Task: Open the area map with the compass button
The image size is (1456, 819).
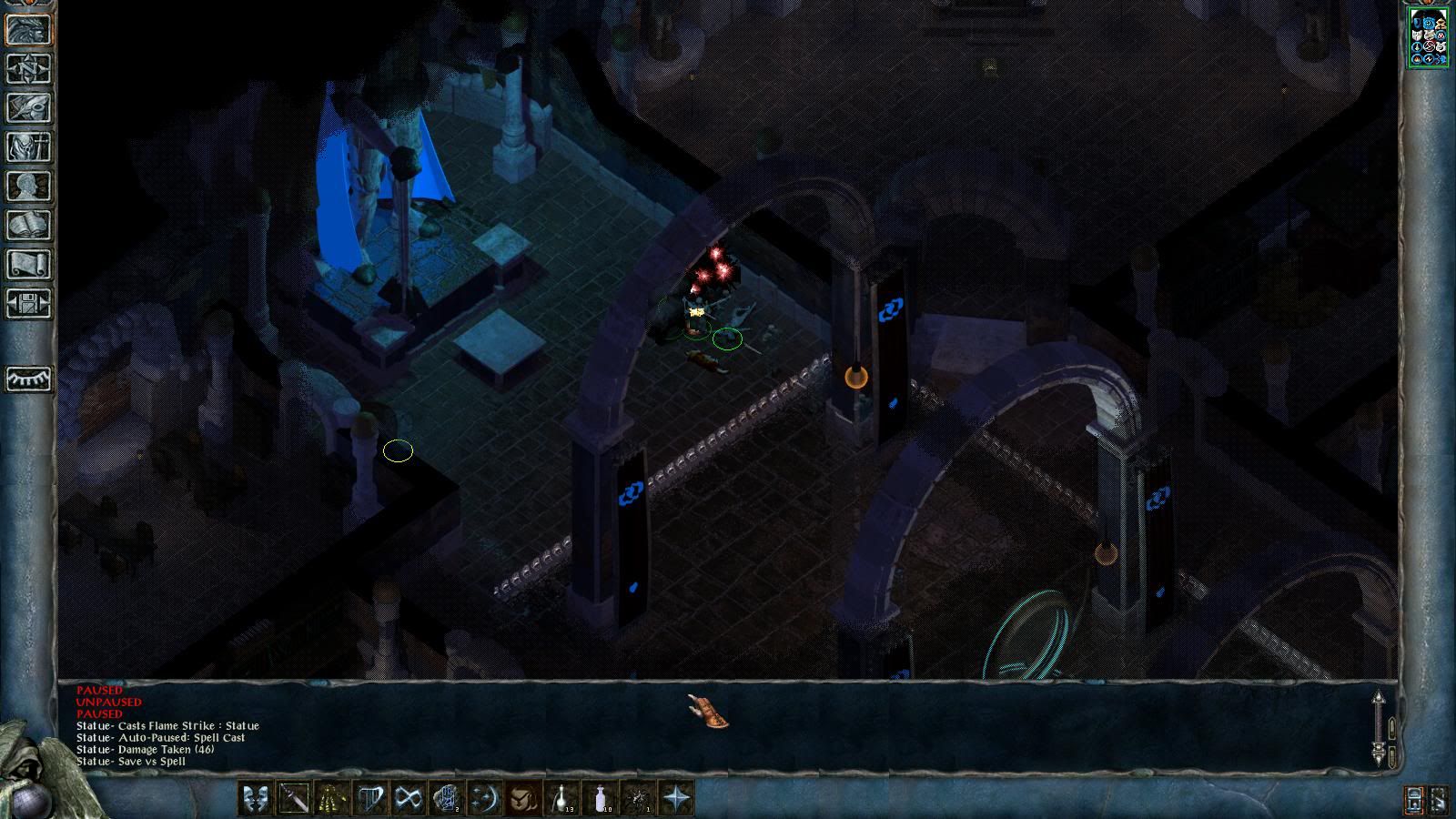Action: pyautogui.click(x=28, y=68)
